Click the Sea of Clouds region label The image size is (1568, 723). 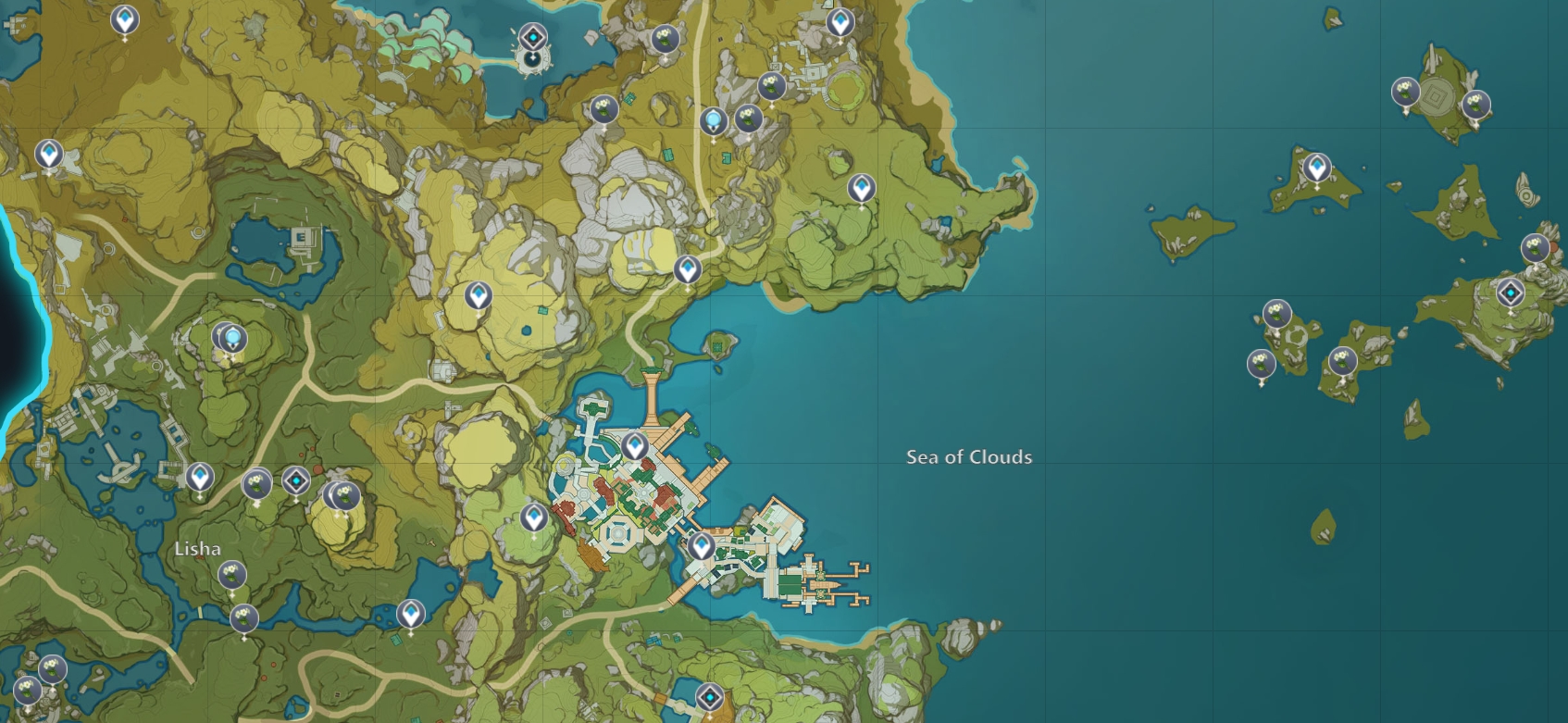pos(969,457)
